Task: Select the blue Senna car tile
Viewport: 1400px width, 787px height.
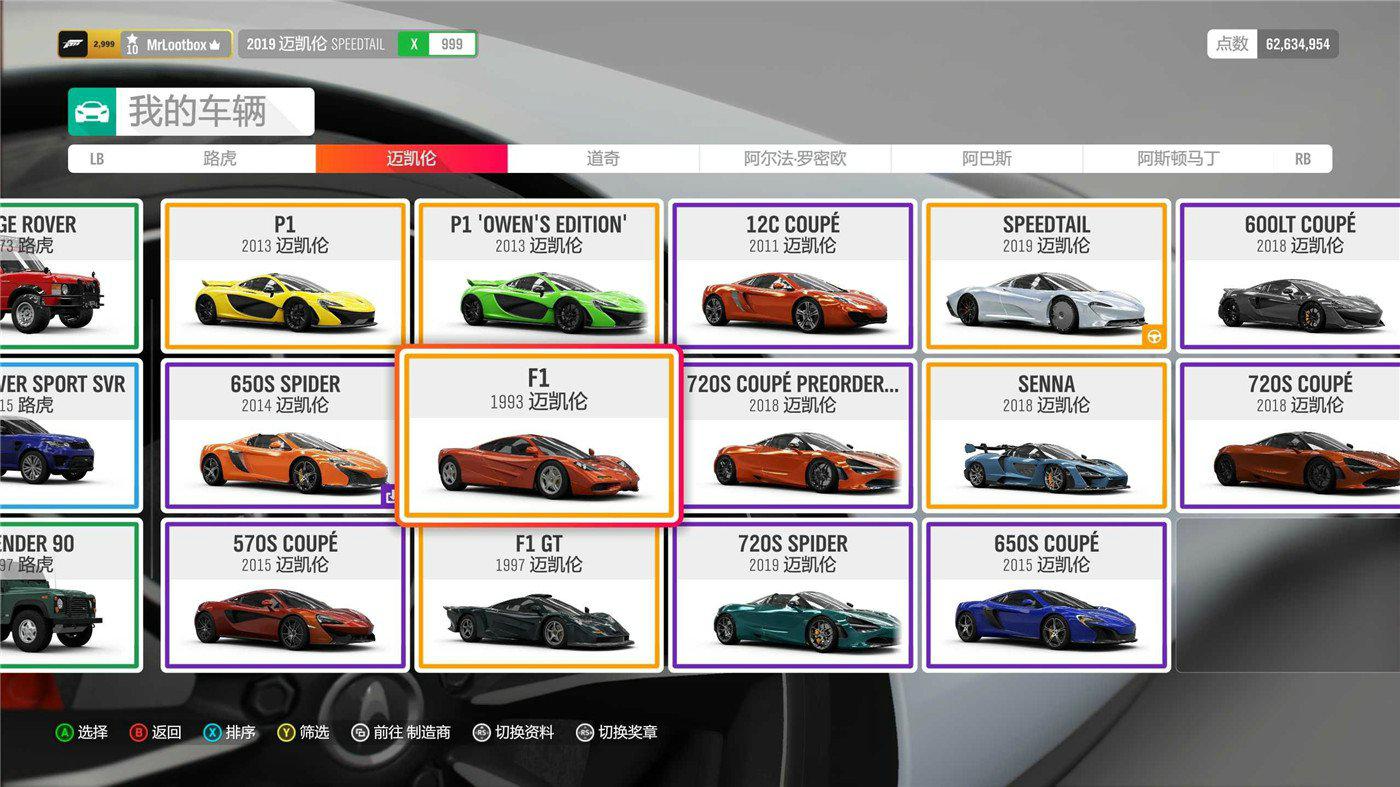Action: pyautogui.click(x=1046, y=436)
